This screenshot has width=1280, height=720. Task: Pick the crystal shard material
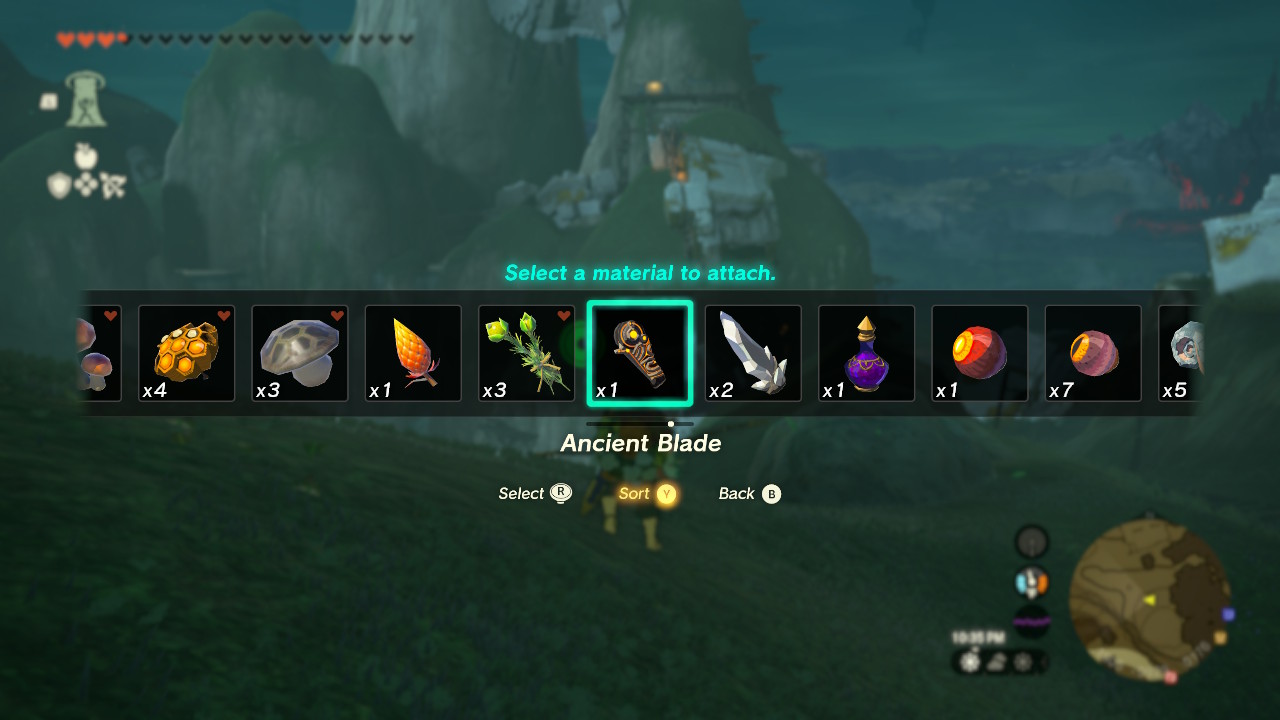click(x=753, y=353)
